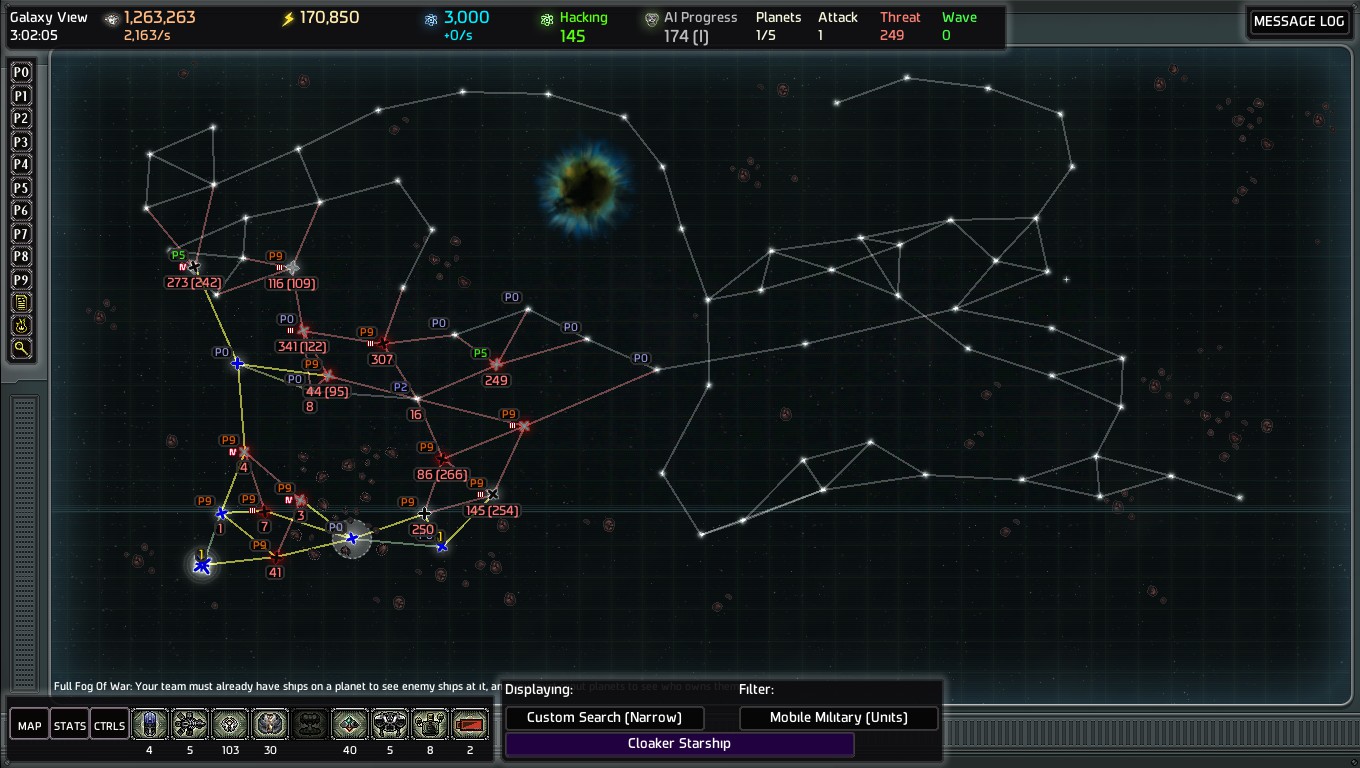Screen dimensions: 1360x768
Task: Open the magnifying glass search tool
Action: pos(21,349)
